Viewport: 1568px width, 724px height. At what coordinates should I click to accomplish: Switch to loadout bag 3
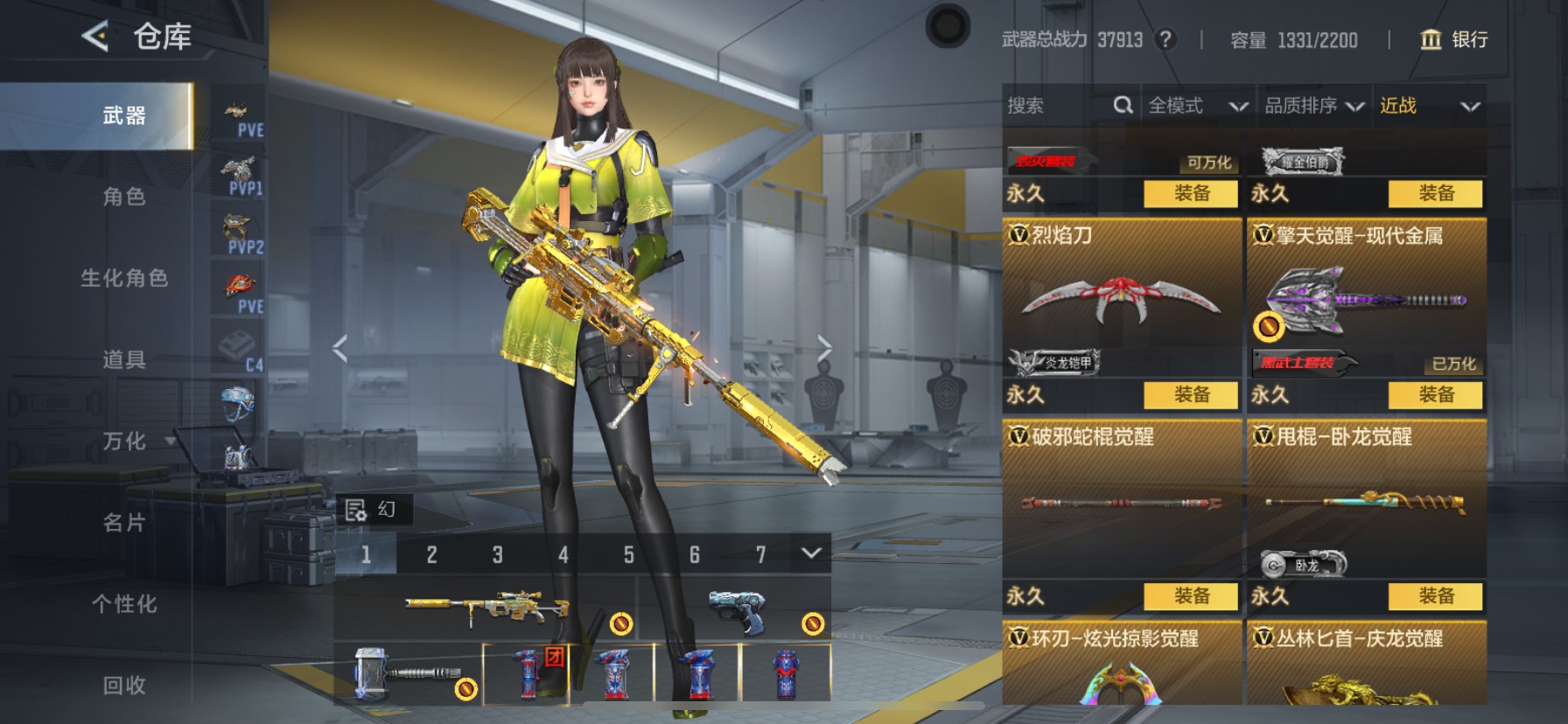pos(497,554)
